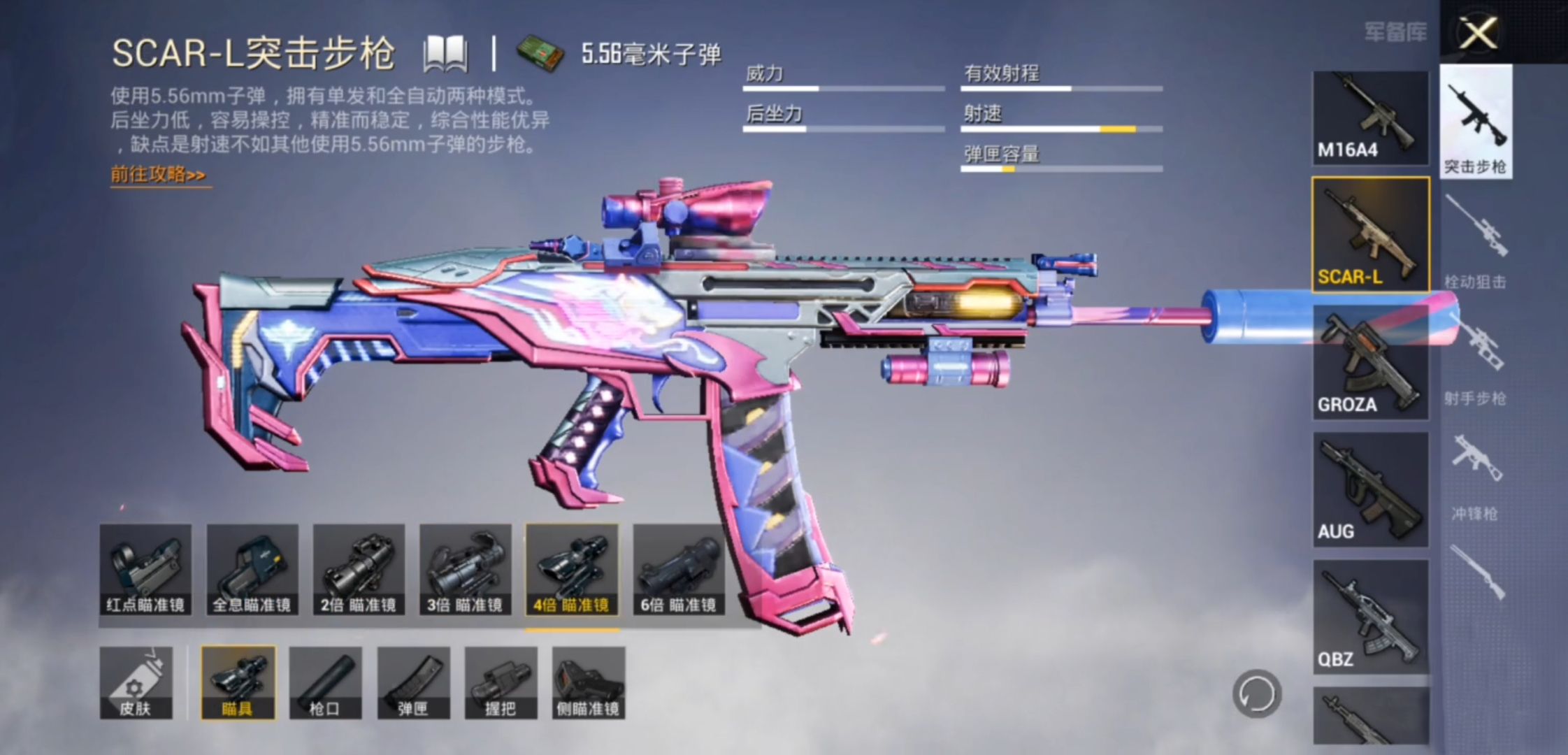Image resolution: width=1568 pixels, height=755 pixels.
Task: Select the SCAR-L rifle
Action: pyautogui.click(x=1369, y=234)
